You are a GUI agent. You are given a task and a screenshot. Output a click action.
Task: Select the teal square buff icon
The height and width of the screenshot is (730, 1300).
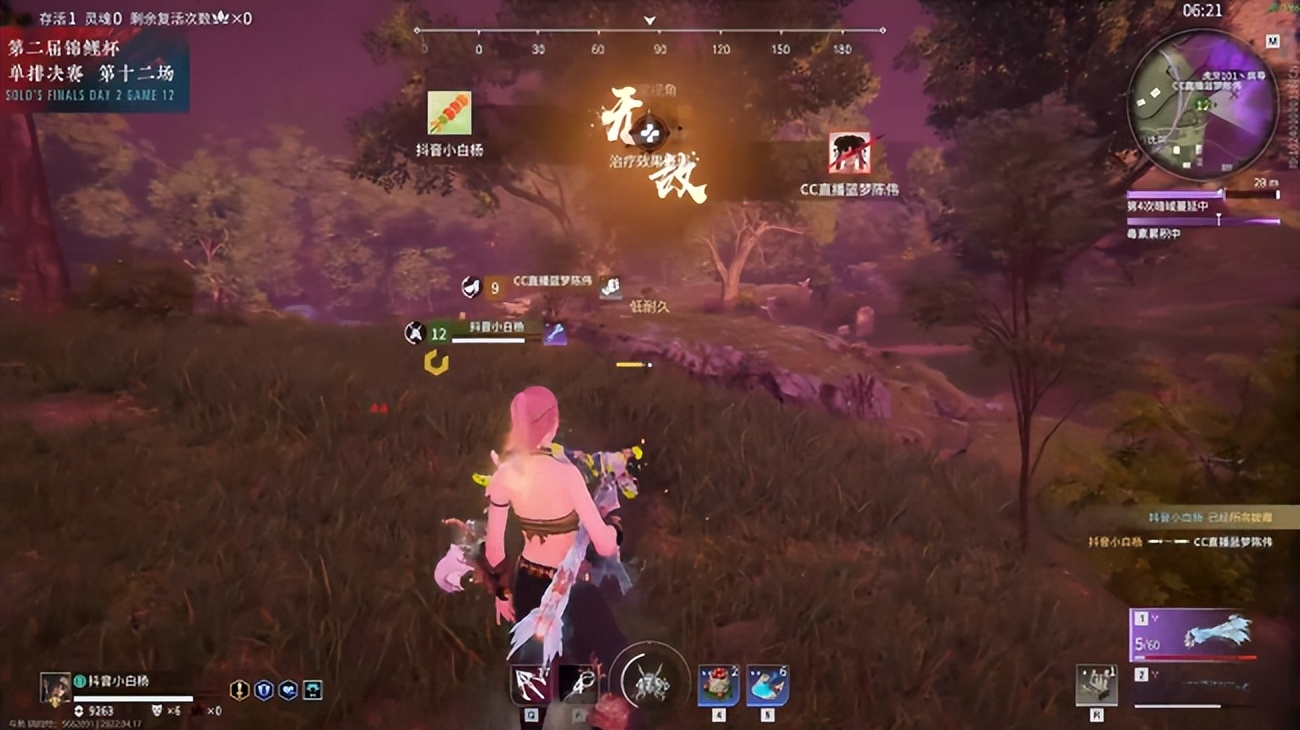313,690
